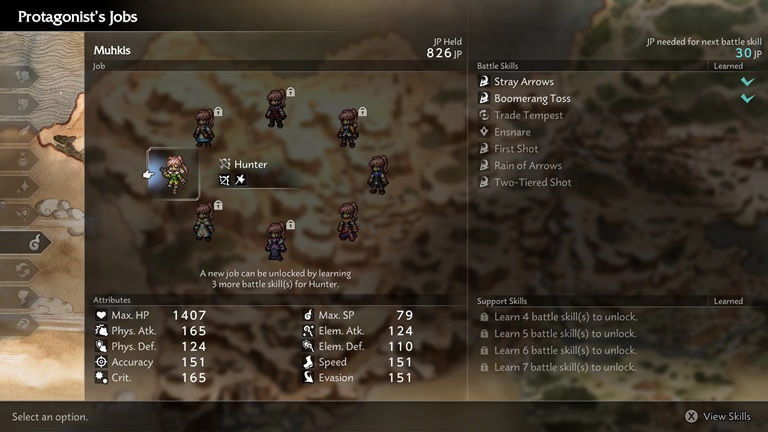Select the 'Learn 4 battle skill(s)' support slot
768x432 pixels.
pyautogui.click(x=565, y=317)
